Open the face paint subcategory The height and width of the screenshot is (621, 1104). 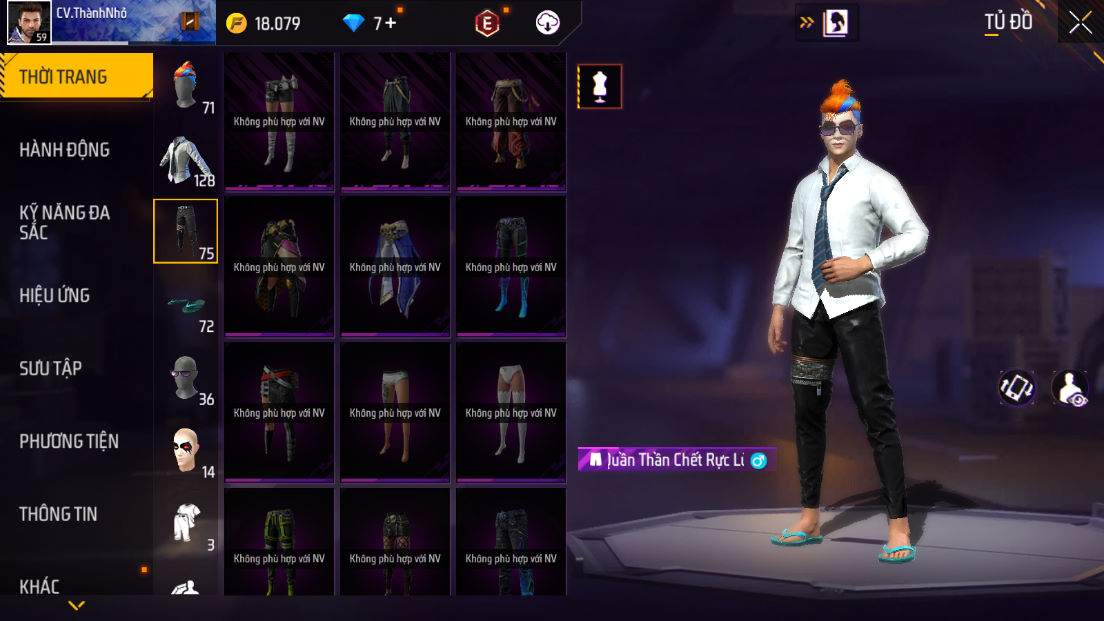(x=185, y=450)
